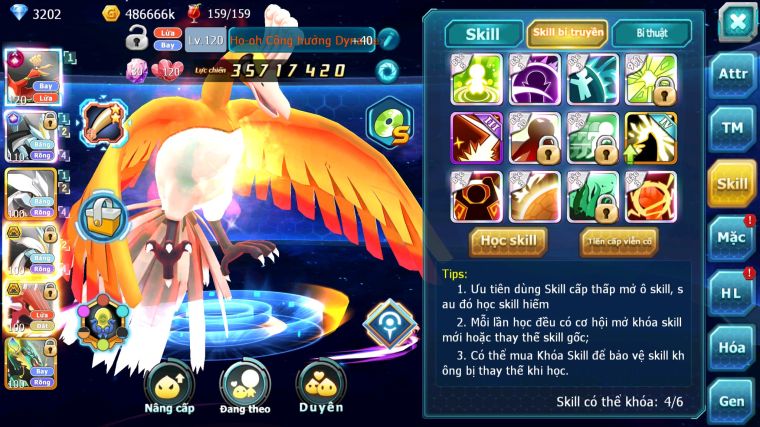Click the blue pencil rename icon
The height and width of the screenshot is (427, 760).
click(x=388, y=39)
